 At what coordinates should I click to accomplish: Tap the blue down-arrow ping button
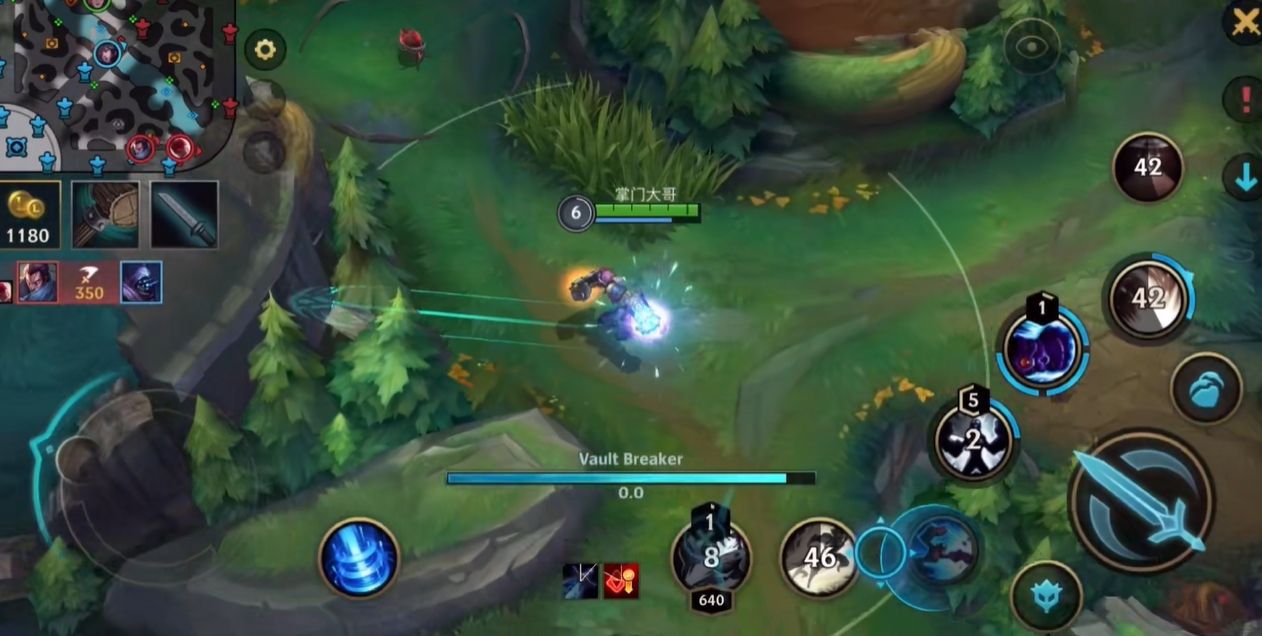click(x=1245, y=176)
